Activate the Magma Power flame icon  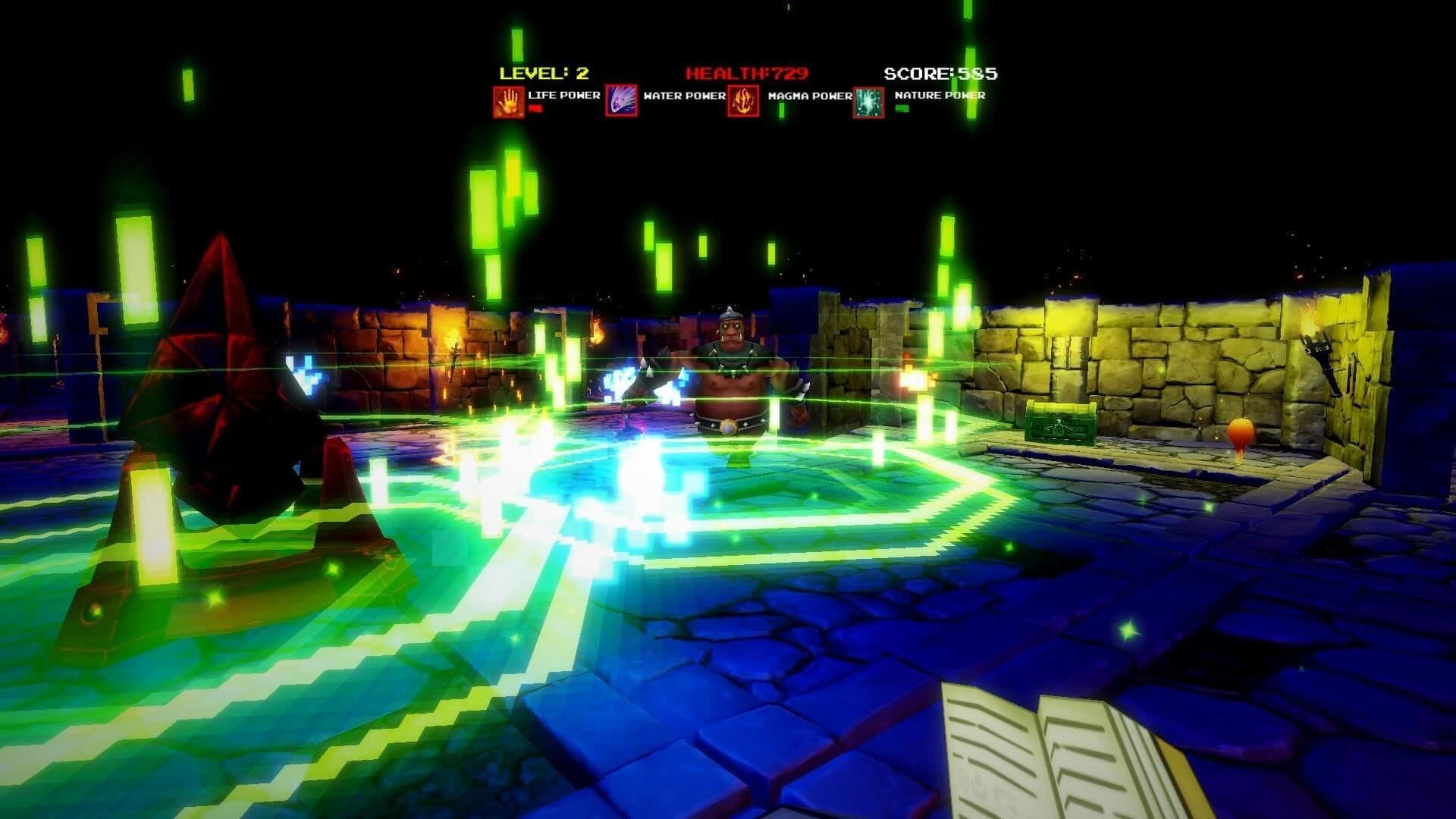(744, 102)
